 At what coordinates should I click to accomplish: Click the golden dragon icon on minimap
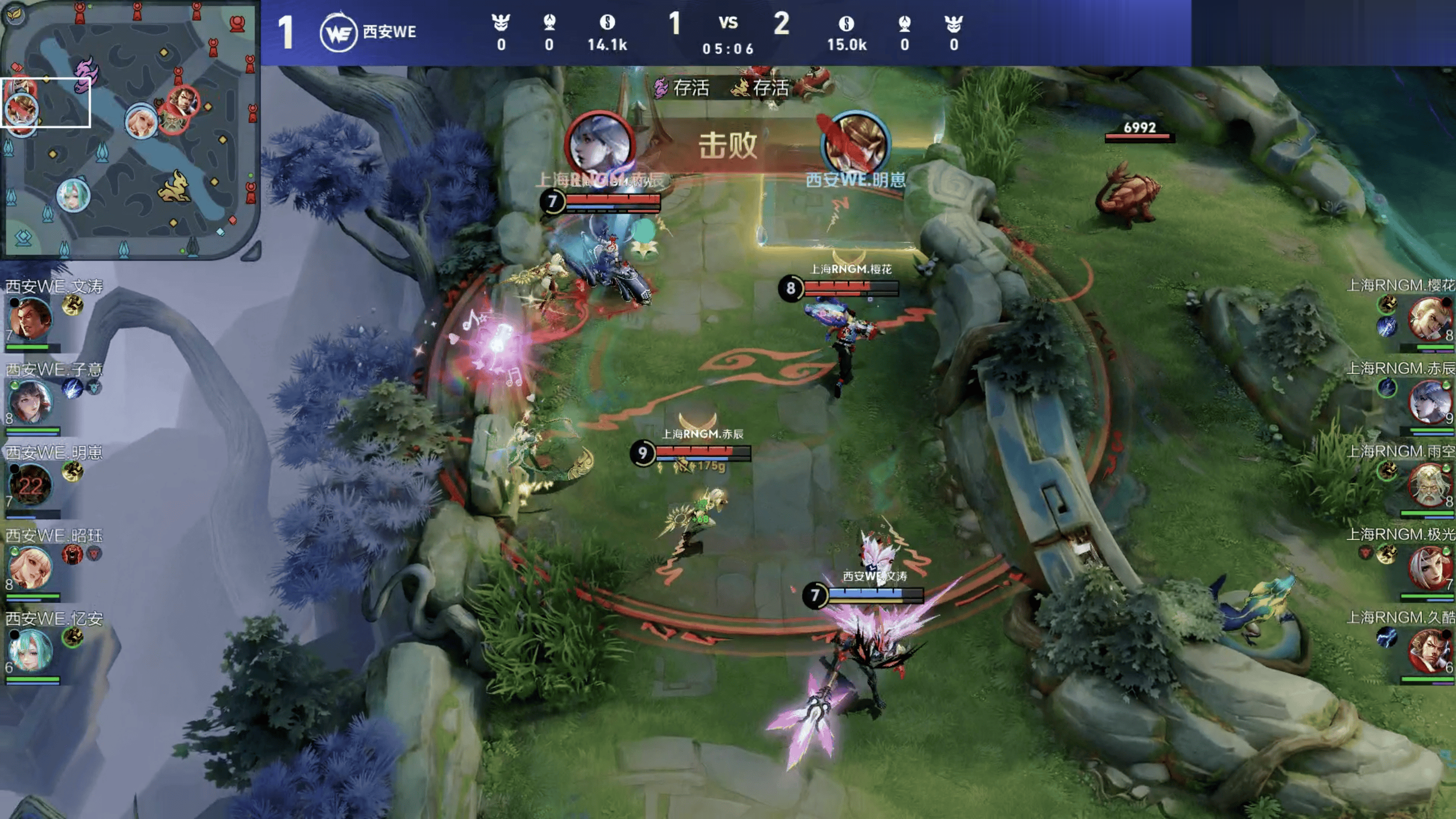174,188
